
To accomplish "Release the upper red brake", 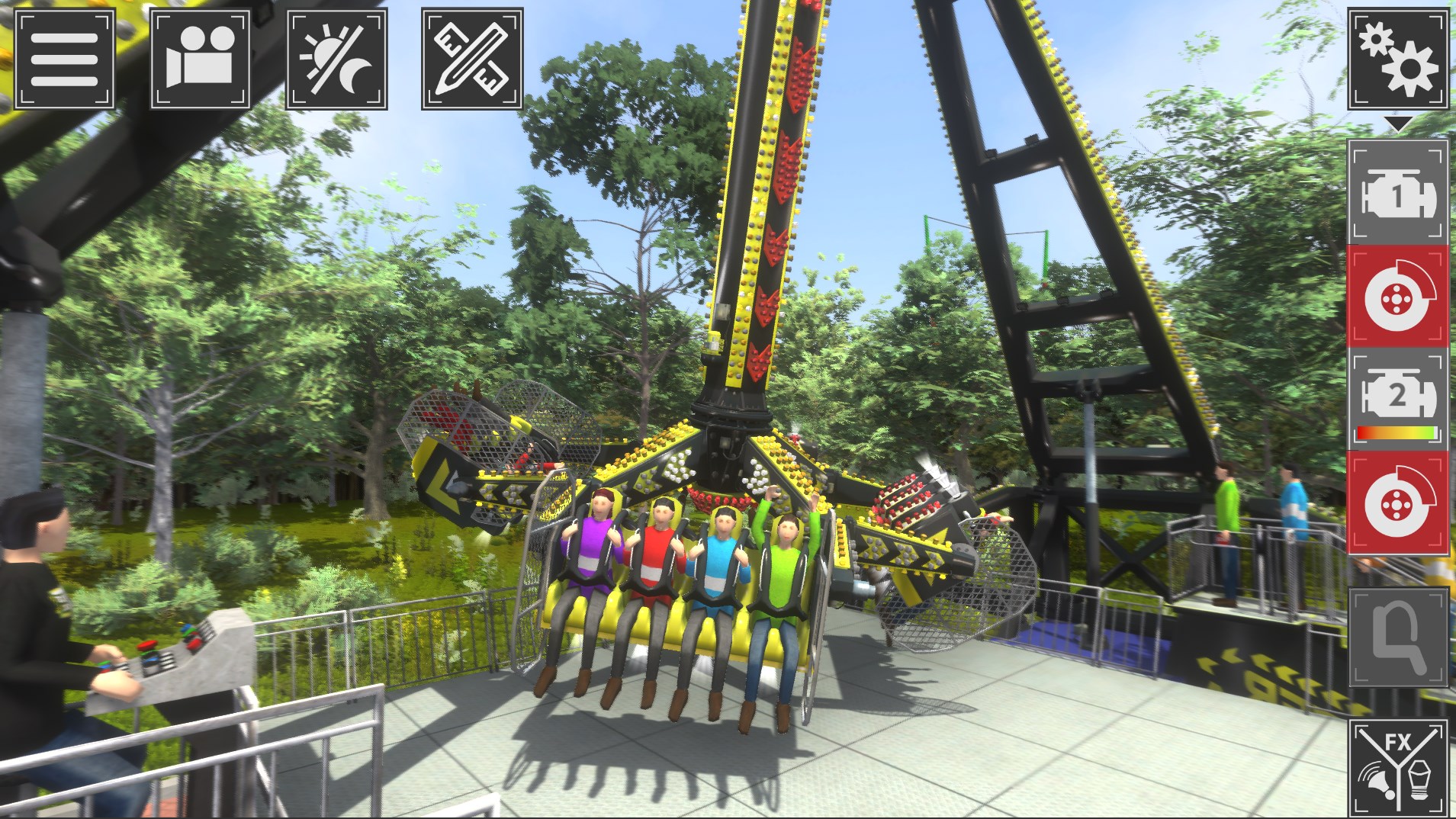I will (x=1397, y=295).
